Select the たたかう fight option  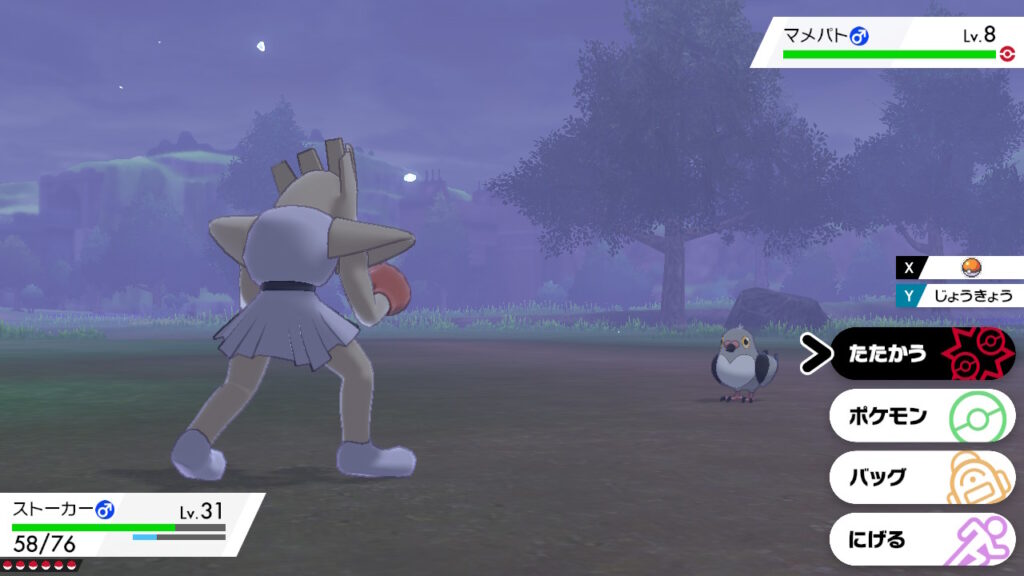click(921, 354)
